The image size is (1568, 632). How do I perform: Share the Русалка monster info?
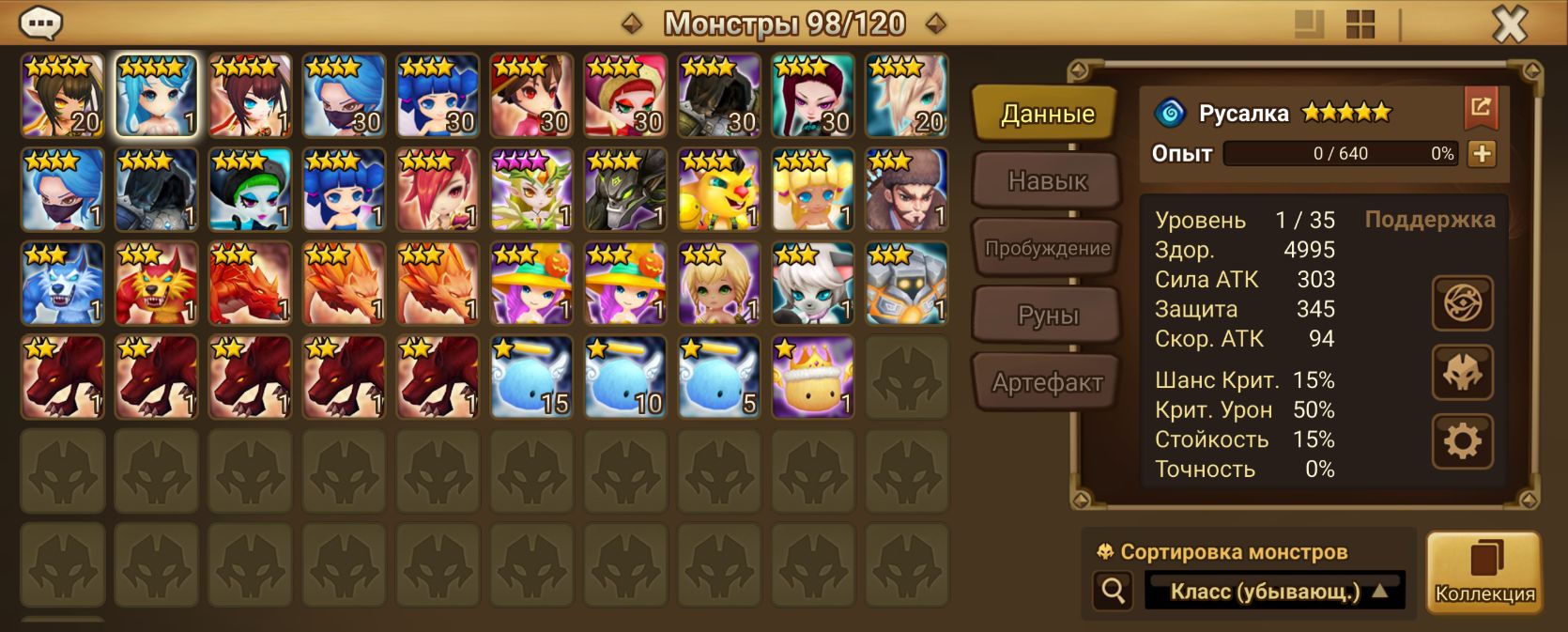point(1481,109)
